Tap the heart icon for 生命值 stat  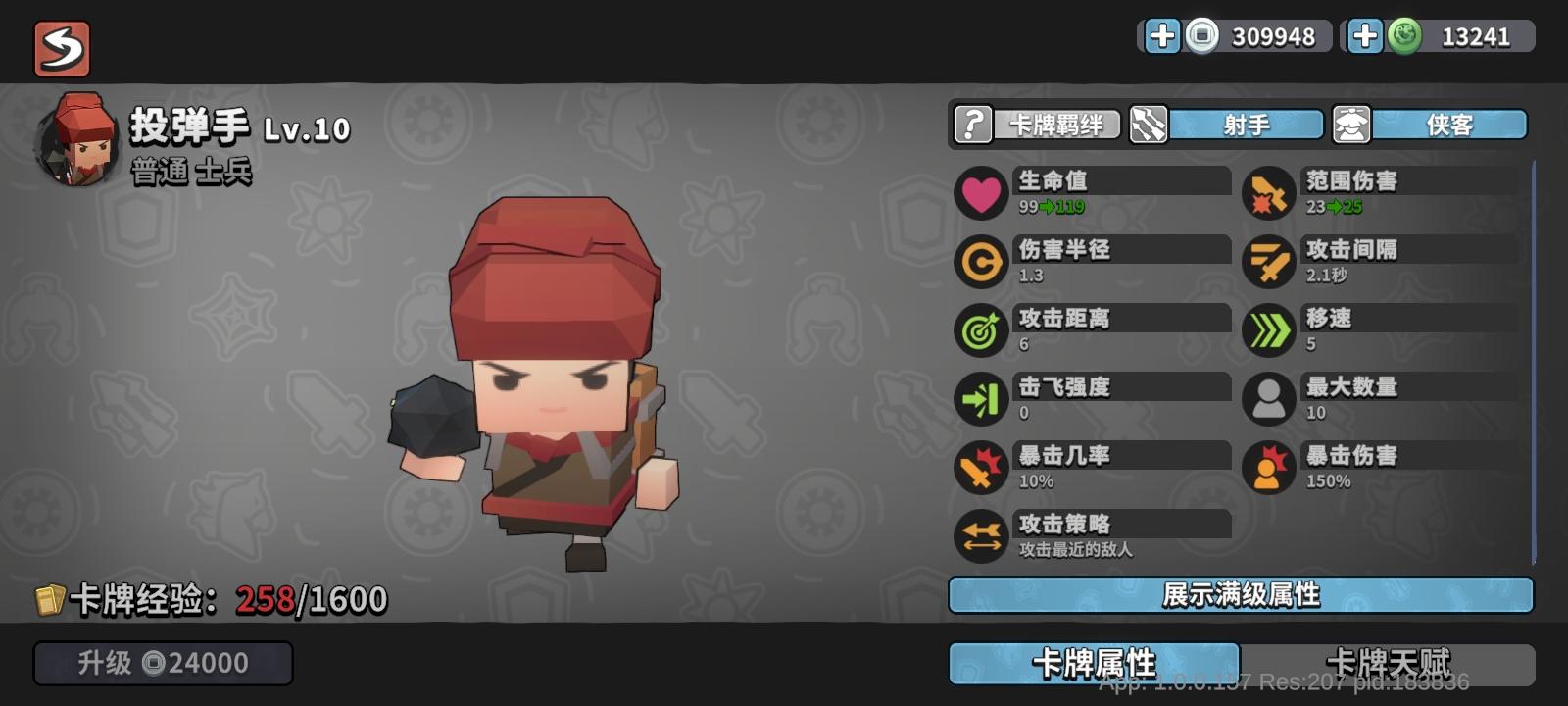980,192
